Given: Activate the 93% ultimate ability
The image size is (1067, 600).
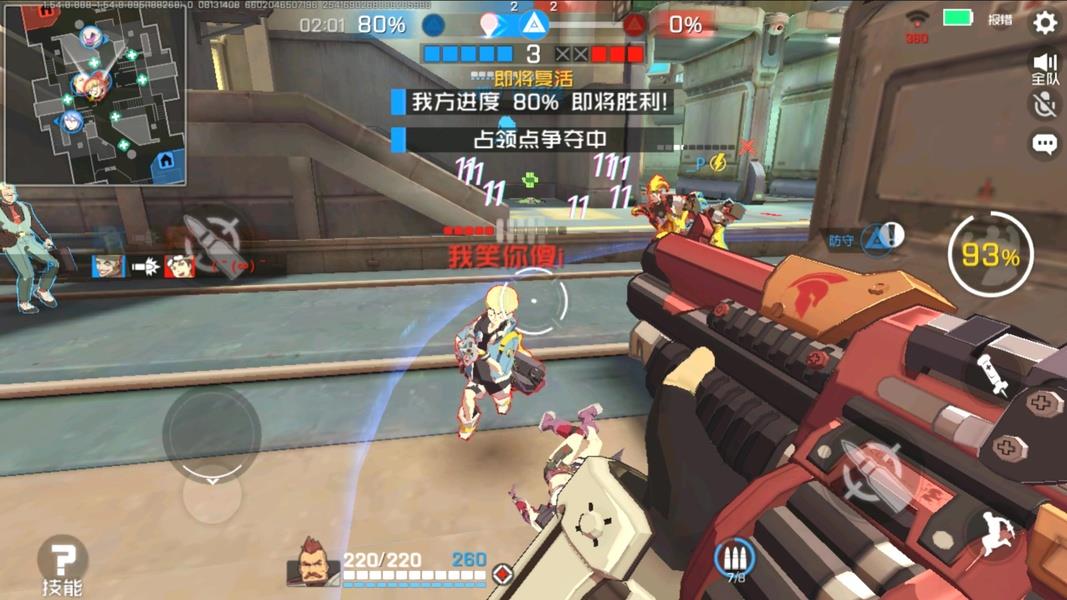Looking at the screenshot, I should coord(989,256).
